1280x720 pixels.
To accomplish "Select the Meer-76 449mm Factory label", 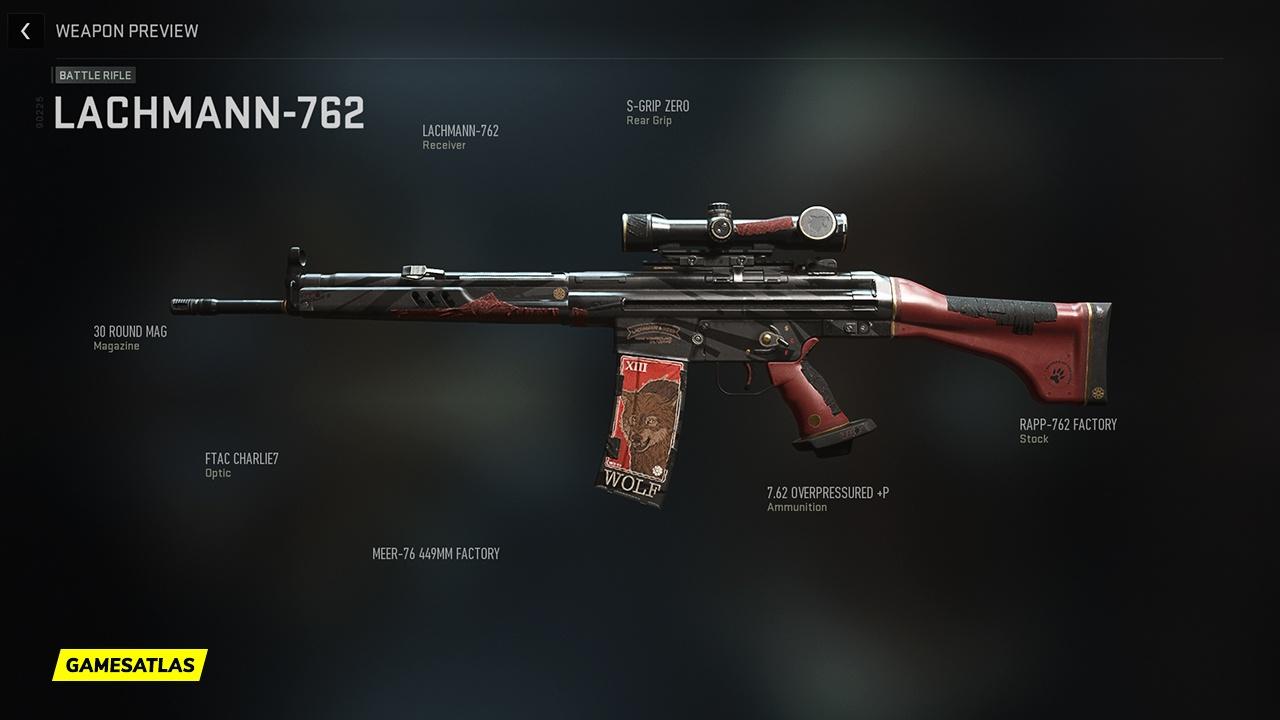I will (x=435, y=554).
